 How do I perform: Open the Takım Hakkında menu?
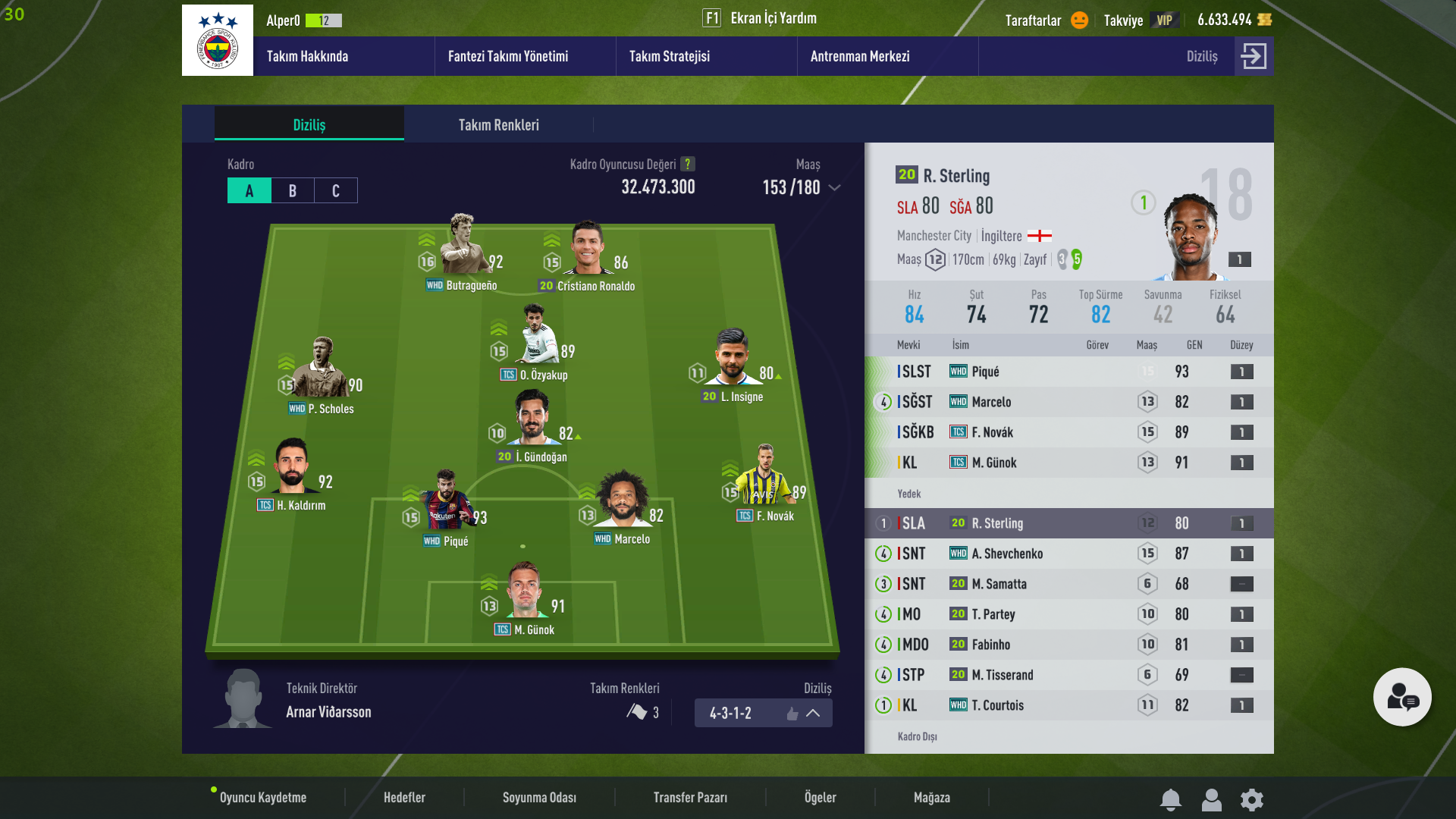point(307,56)
